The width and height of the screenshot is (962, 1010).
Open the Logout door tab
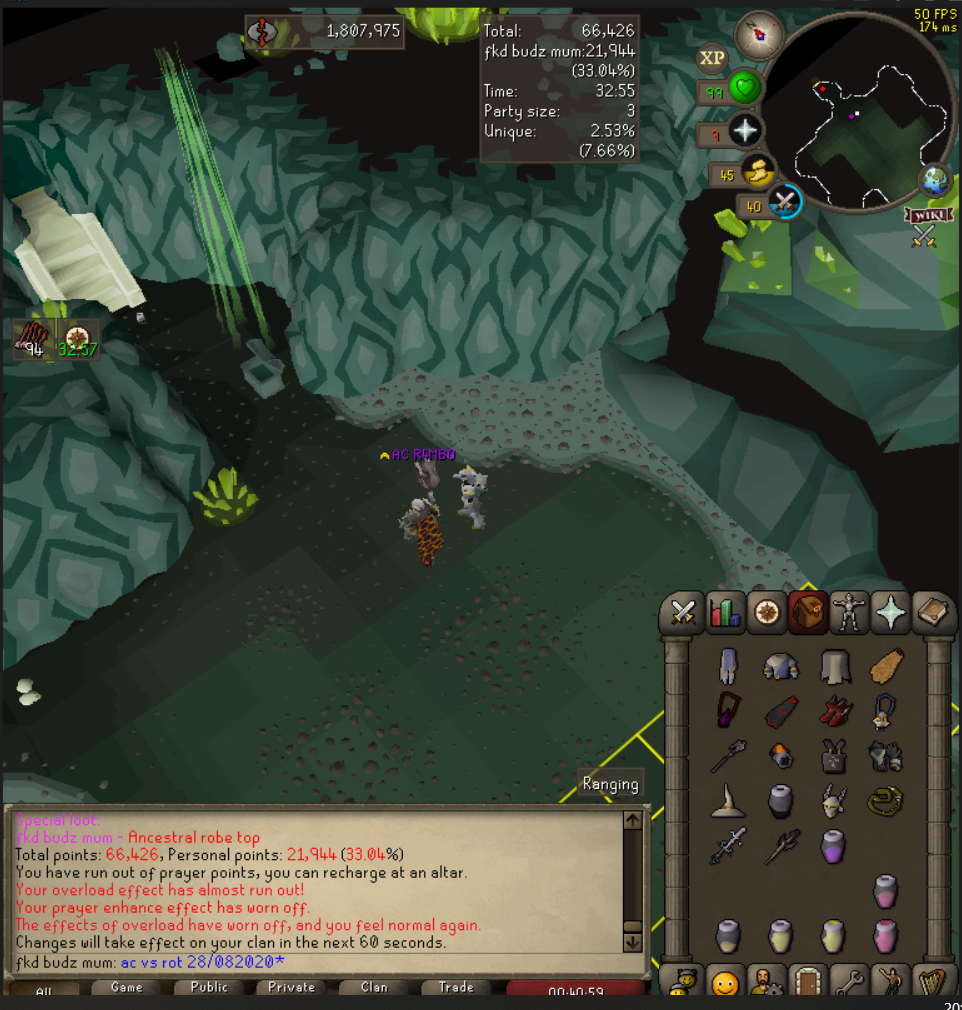click(x=808, y=983)
